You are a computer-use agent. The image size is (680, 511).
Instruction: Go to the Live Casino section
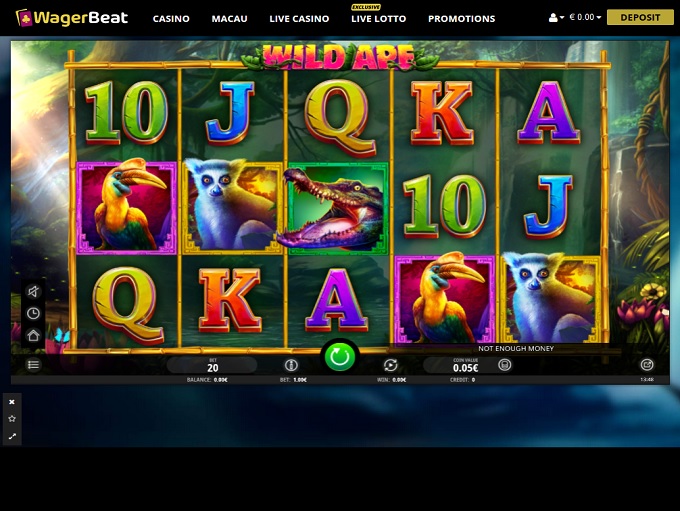click(x=299, y=19)
